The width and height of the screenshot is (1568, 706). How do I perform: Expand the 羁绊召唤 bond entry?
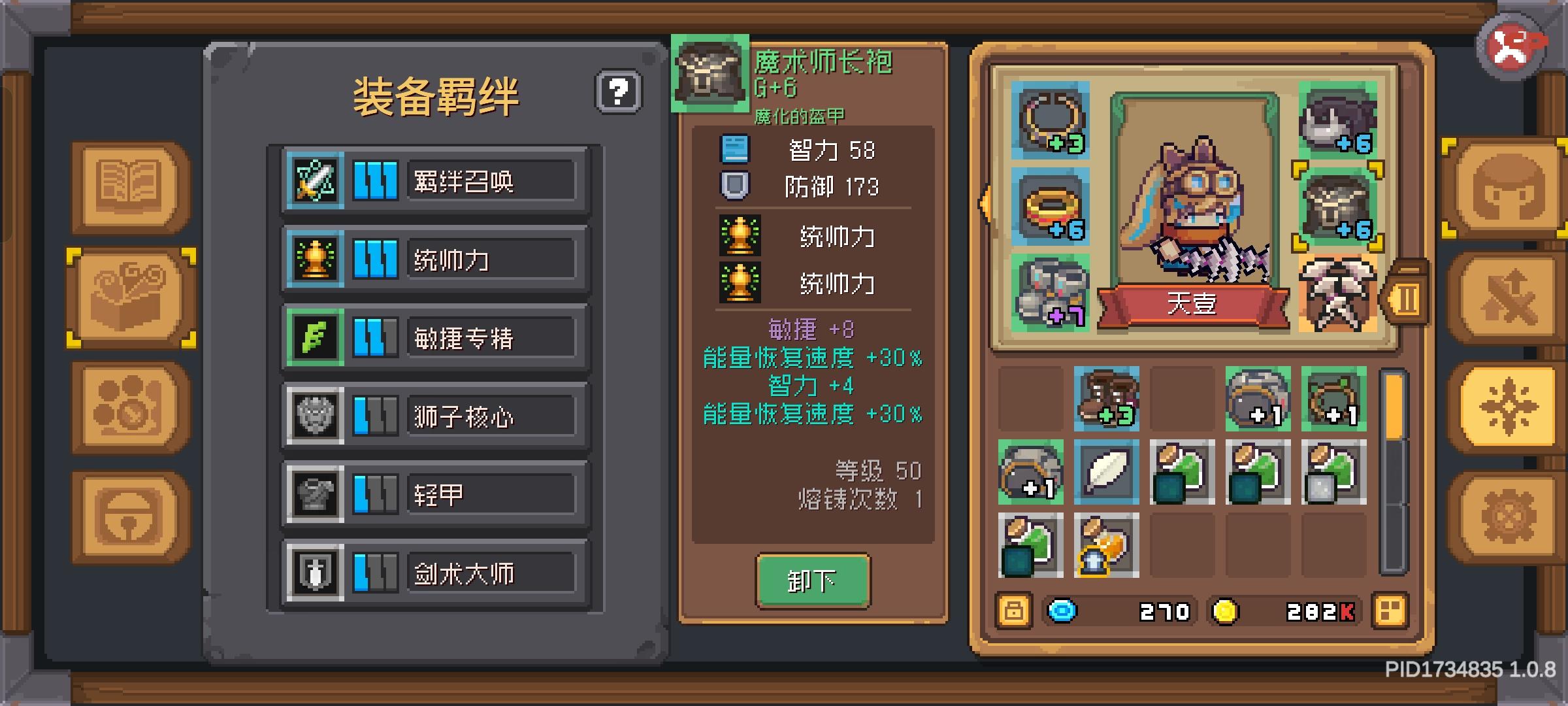coord(434,180)
